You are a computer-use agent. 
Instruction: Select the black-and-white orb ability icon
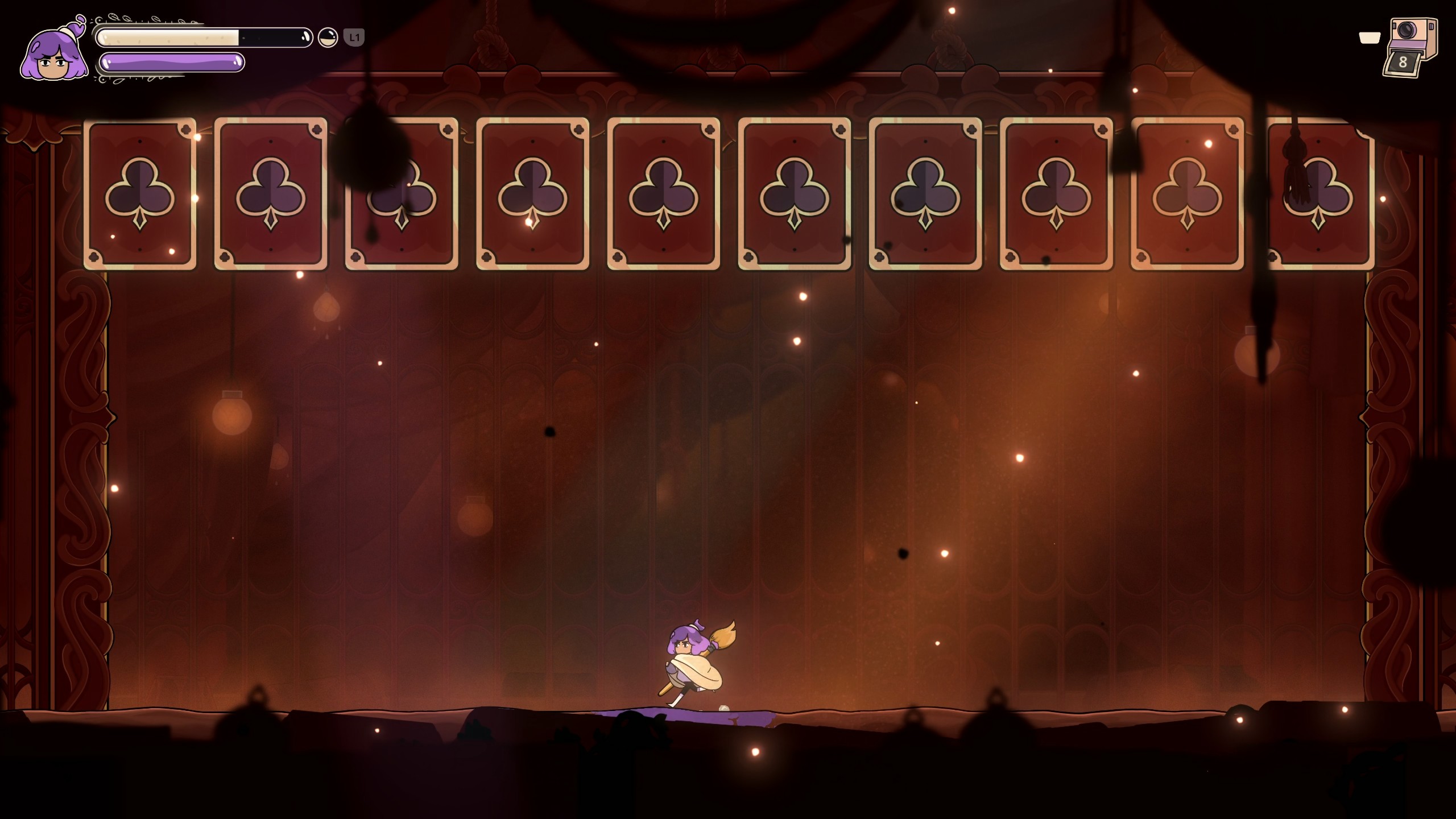(x=328, y=38)
